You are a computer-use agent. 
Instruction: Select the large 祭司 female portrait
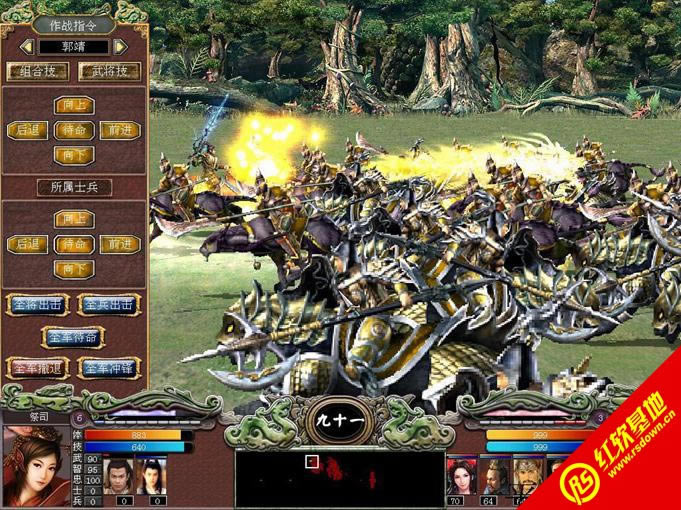point(35,465)
